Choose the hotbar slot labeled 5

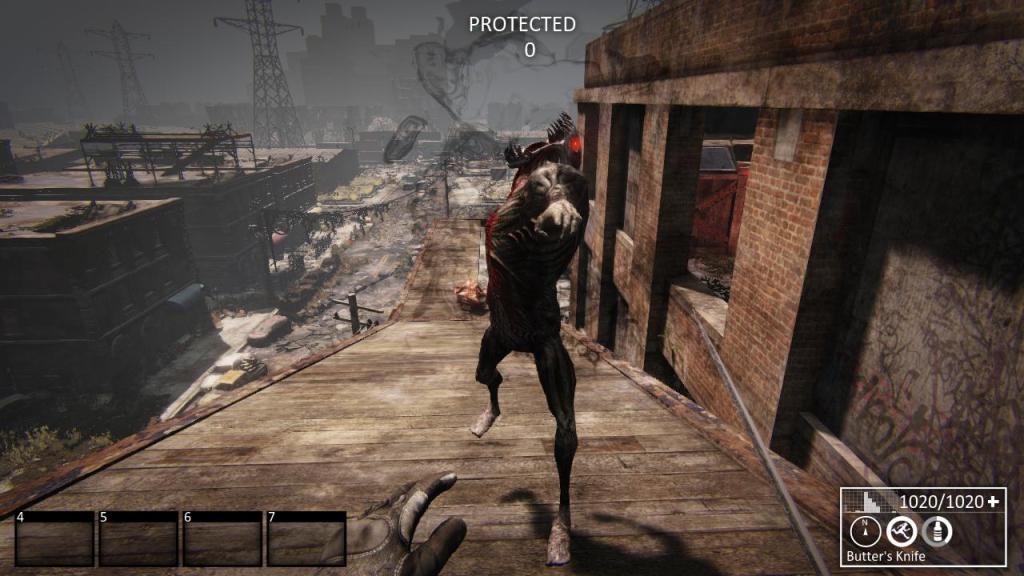coord(138,539)
